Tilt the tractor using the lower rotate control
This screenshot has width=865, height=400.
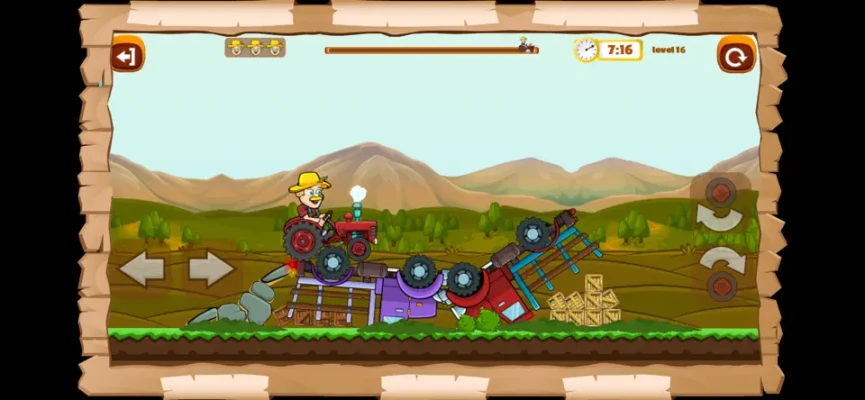pyautogui.click(x=721, y=273)
